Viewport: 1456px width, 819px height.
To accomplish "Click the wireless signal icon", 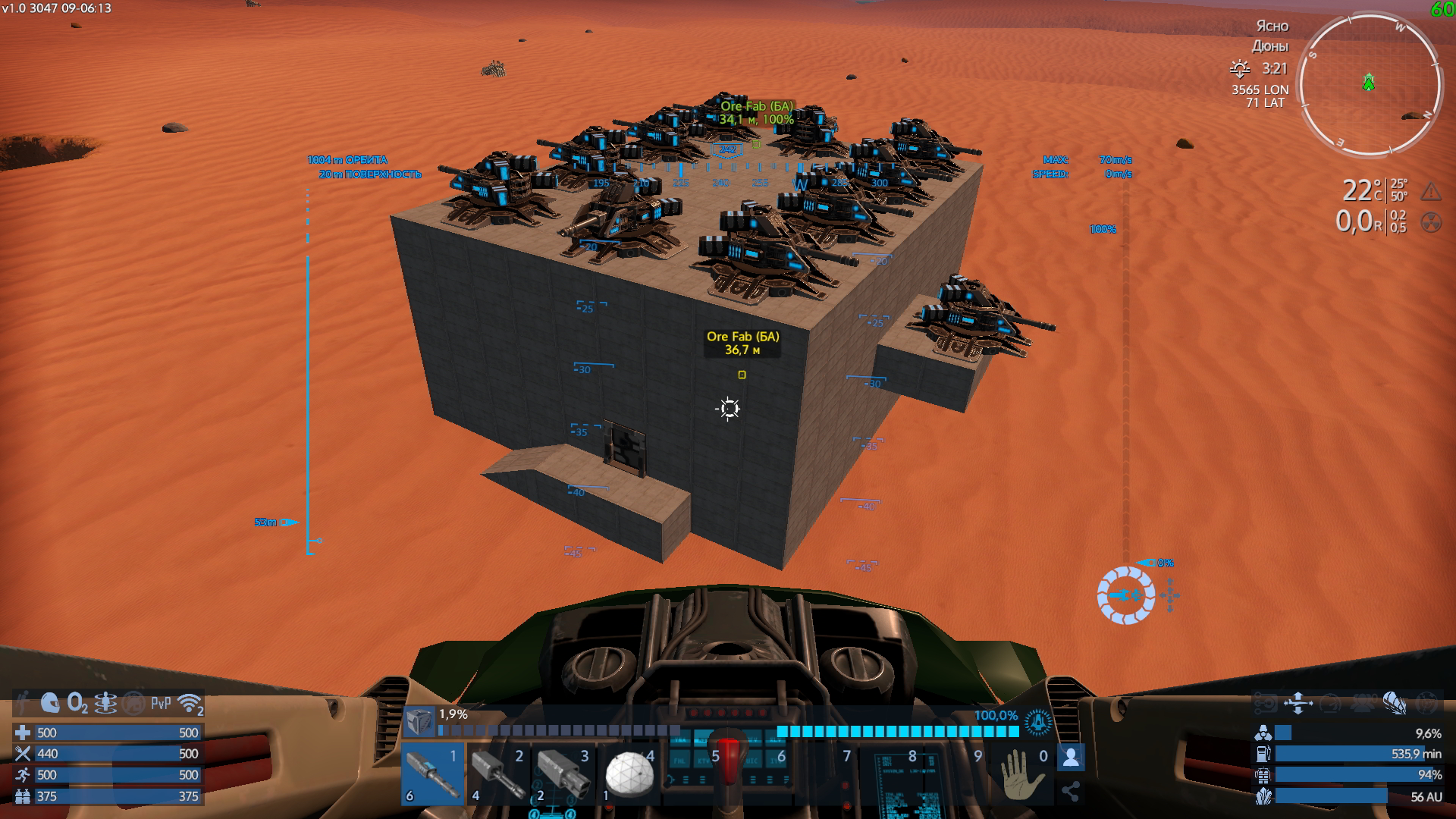I will coord(190,704).
